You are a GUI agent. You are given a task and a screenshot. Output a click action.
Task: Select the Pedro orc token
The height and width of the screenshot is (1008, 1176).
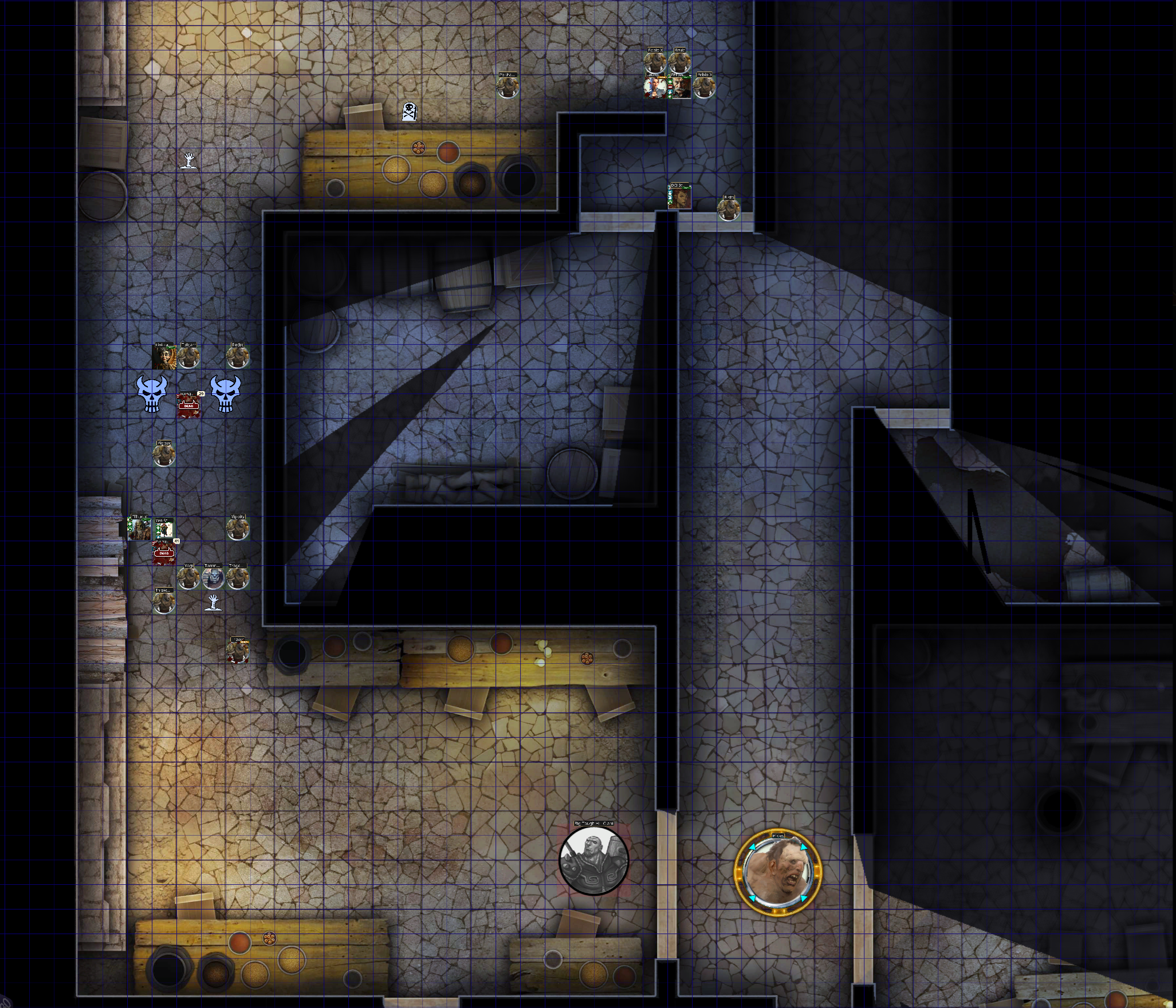point(238,357)
